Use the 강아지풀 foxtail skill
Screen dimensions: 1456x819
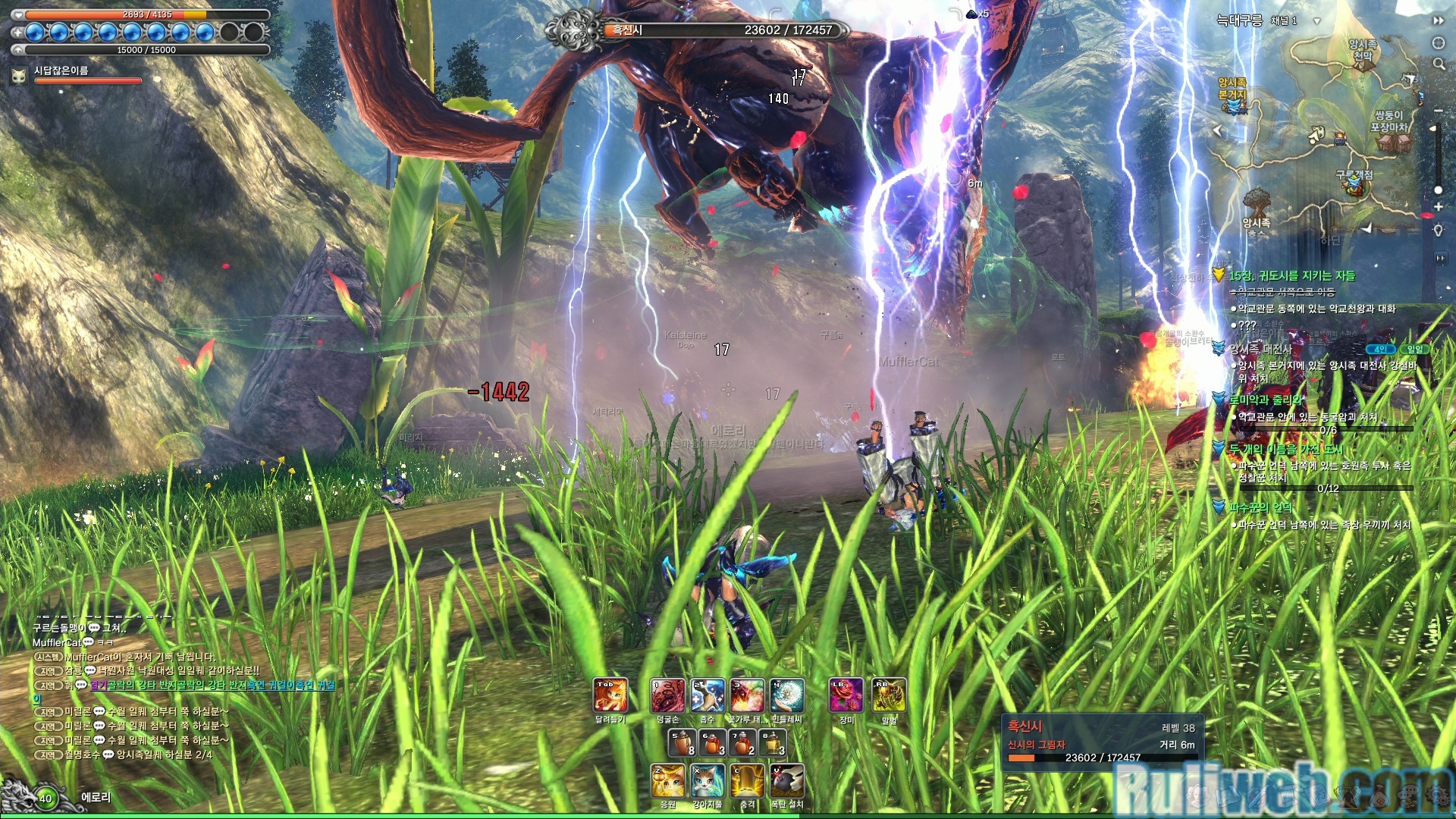tap(708, 781)
